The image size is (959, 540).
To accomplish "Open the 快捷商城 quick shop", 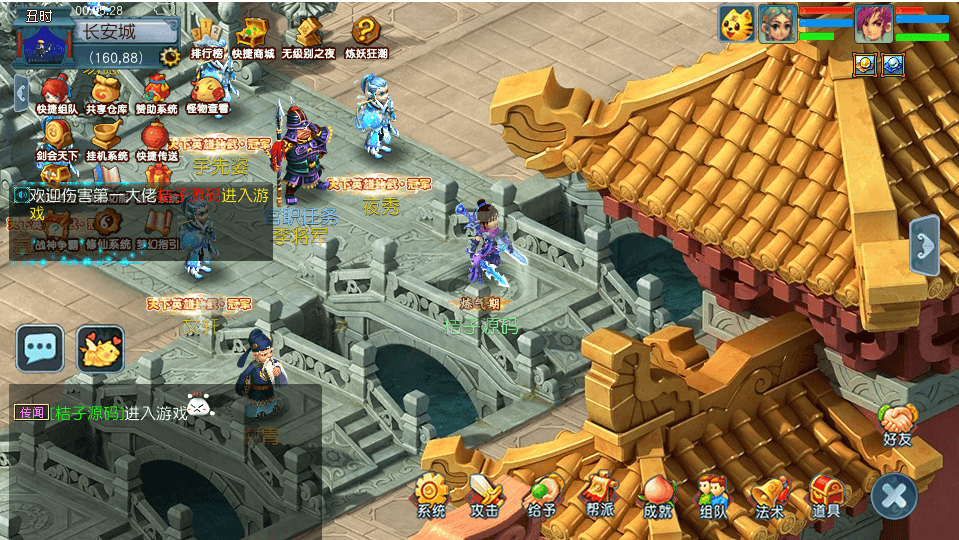I will click(252, 38).
